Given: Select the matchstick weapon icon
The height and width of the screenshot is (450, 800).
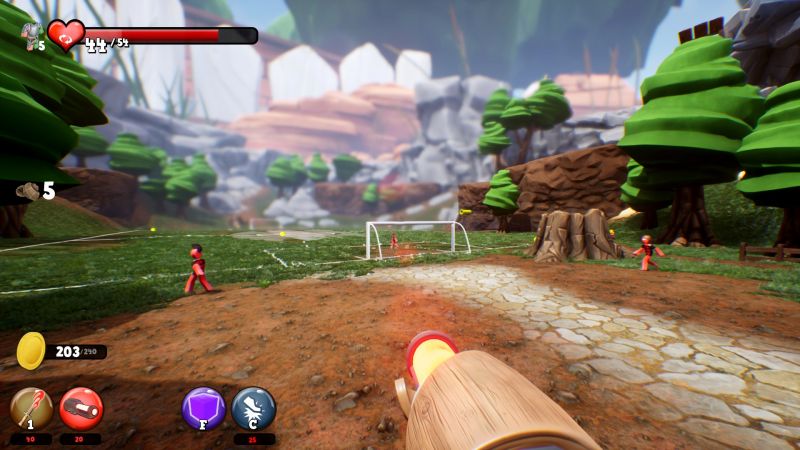Looking at the screenshot, I should [x=31, y=408].
